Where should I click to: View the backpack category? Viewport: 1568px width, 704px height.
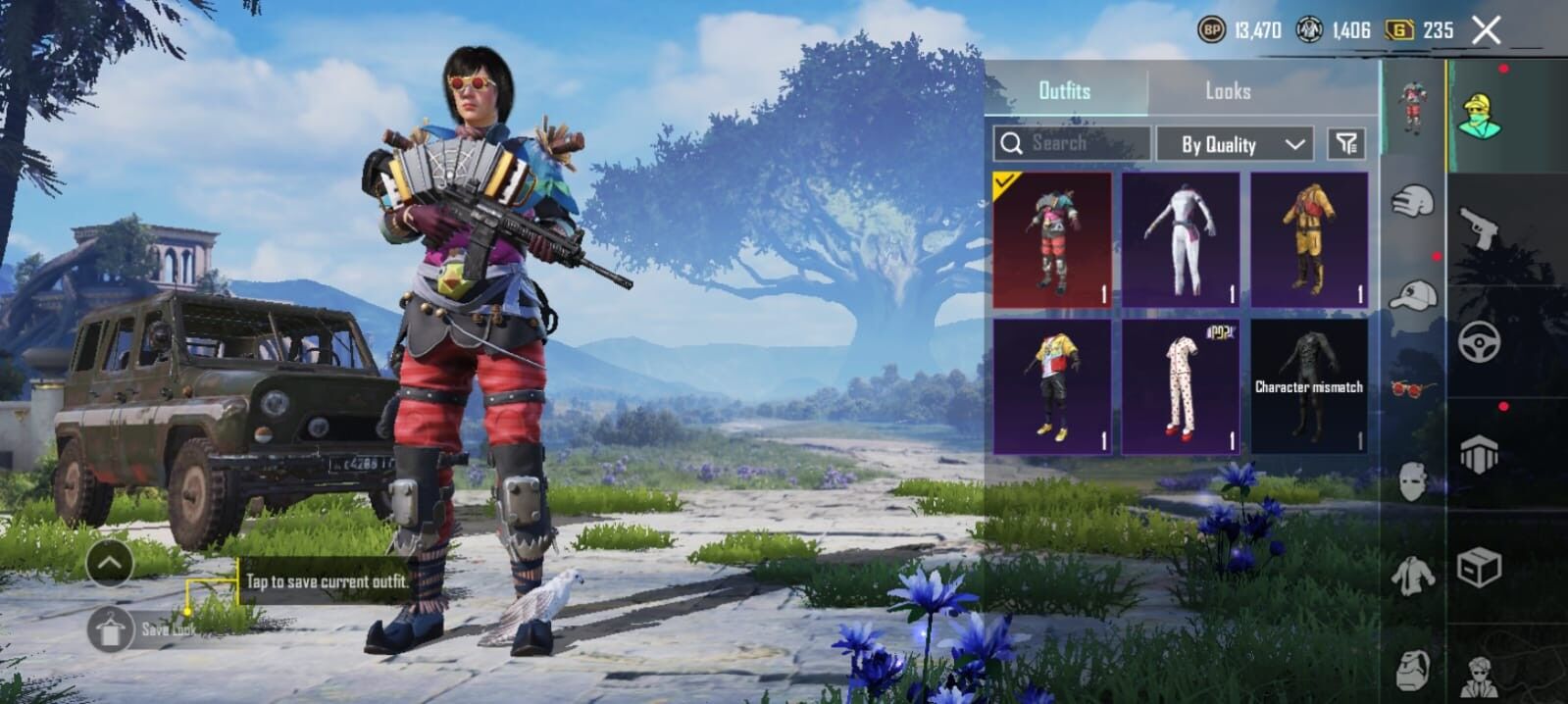pyautogui.click(x=1412, y=671)
